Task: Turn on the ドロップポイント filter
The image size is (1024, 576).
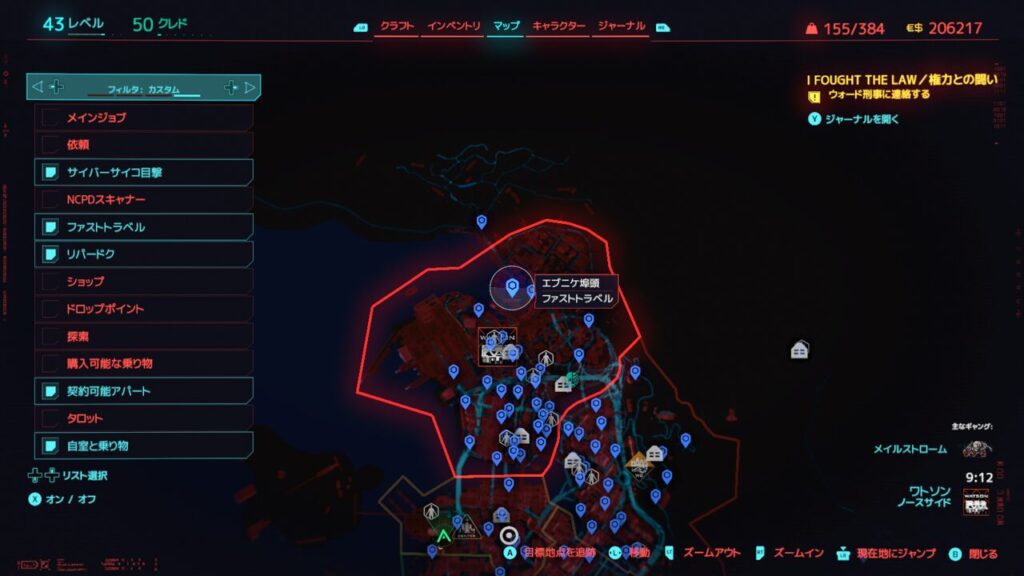Action: 144,308
